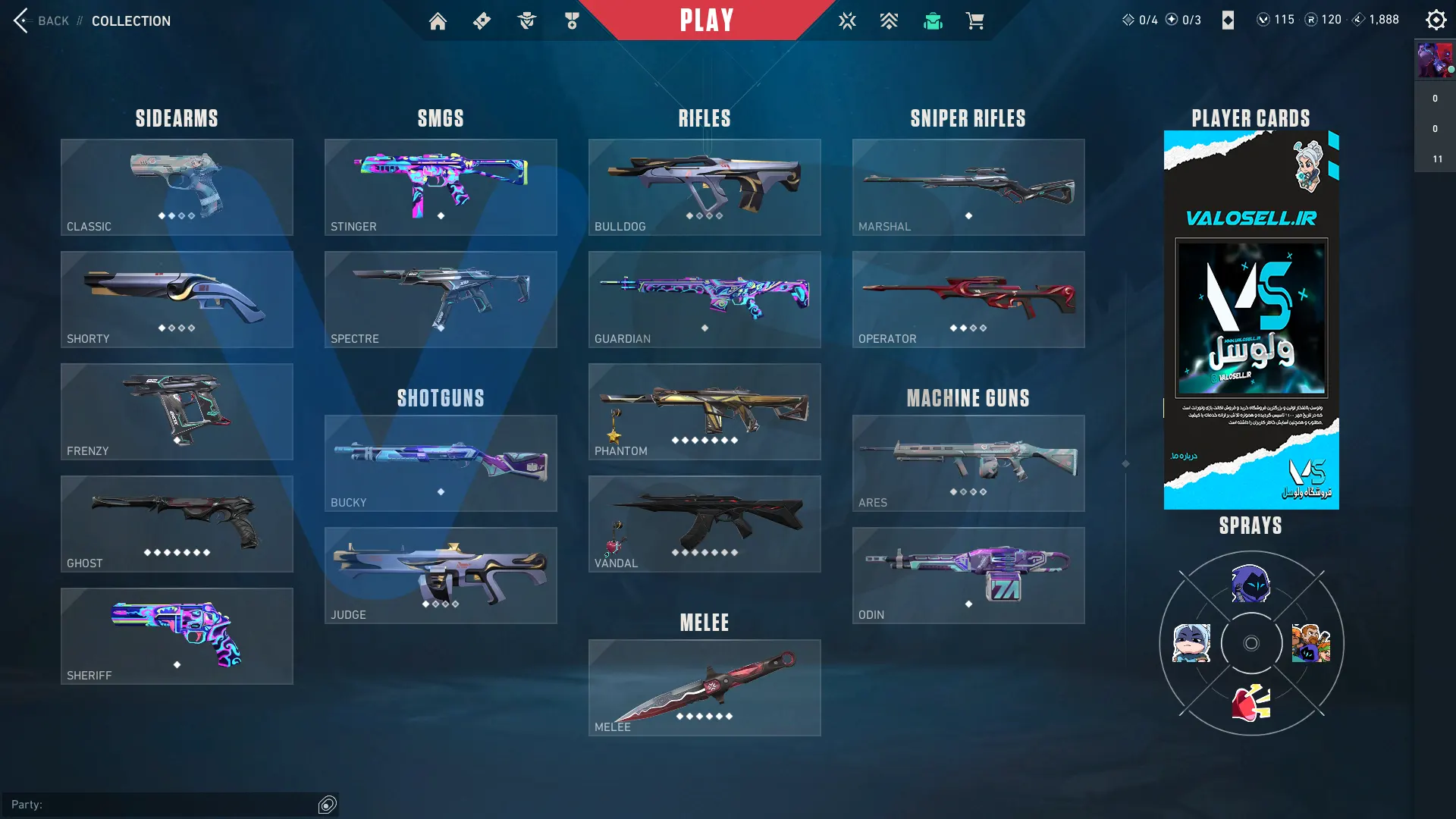Open the Phantom rifle slot
Screen dimensions: 1456x819
(704, 411)
